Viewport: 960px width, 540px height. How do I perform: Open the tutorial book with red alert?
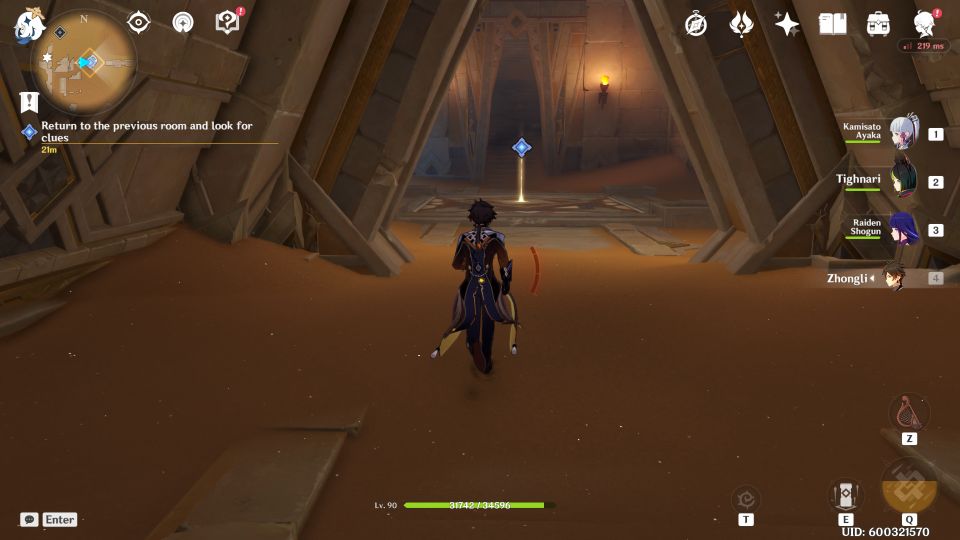click(x=228, y=22)
